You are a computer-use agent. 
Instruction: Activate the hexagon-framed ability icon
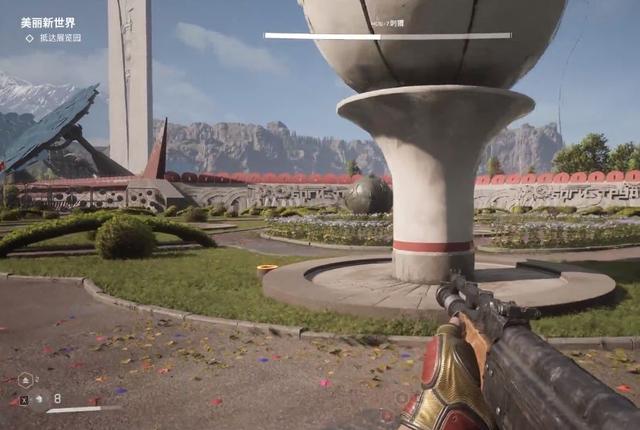[26, 380]
